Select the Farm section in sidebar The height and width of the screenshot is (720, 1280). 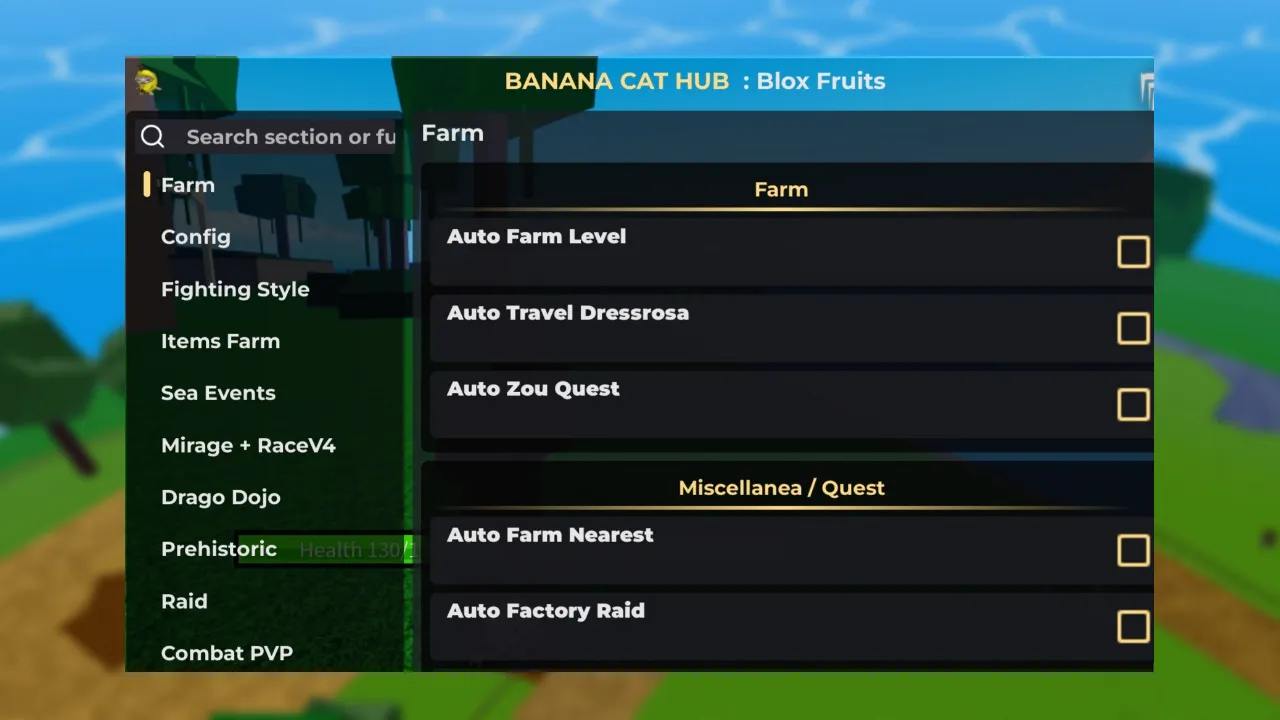[x=187, y=185]
